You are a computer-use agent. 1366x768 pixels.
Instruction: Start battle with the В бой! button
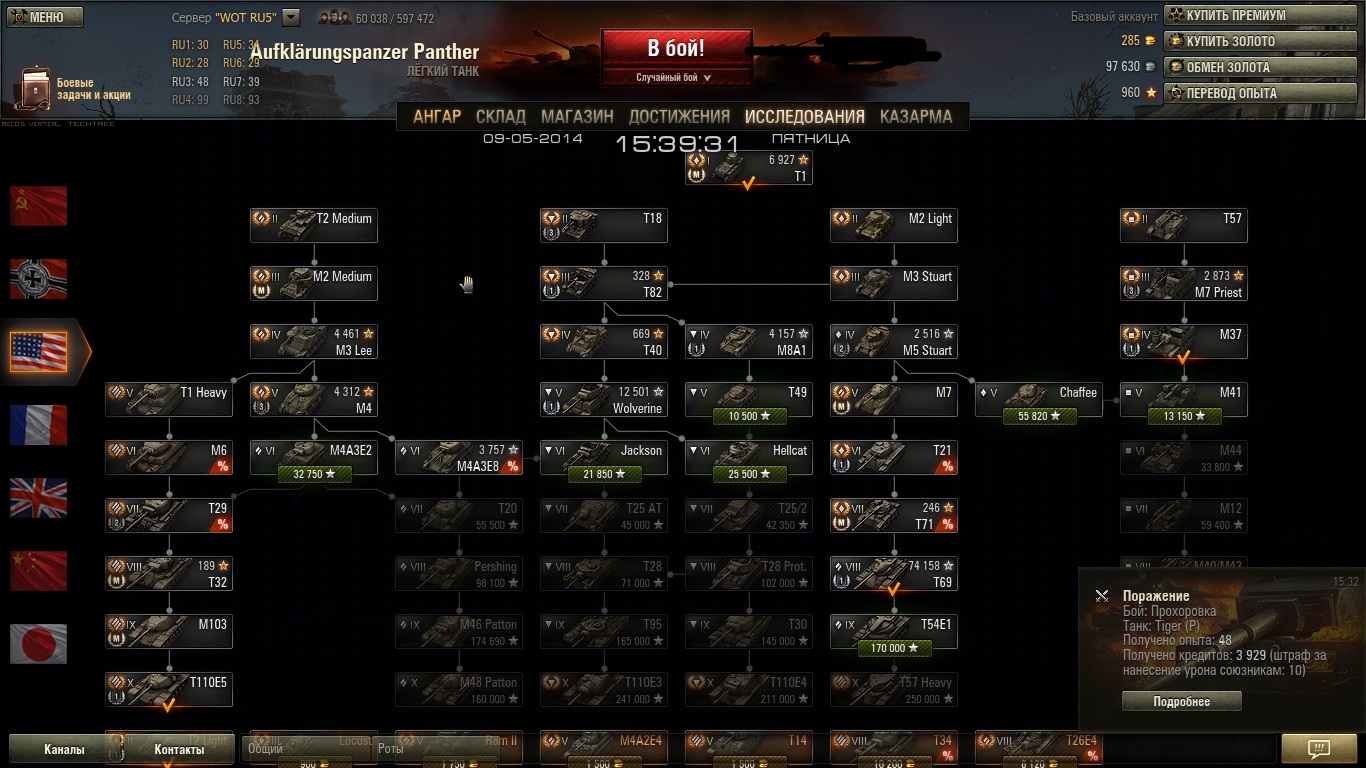point(675,49)
